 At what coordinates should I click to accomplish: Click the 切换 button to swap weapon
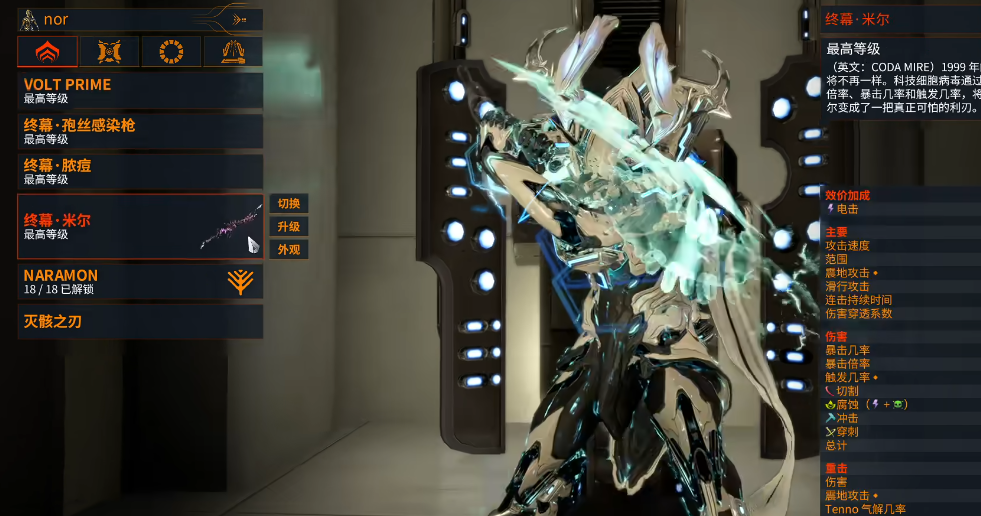(x=288, y=203)
